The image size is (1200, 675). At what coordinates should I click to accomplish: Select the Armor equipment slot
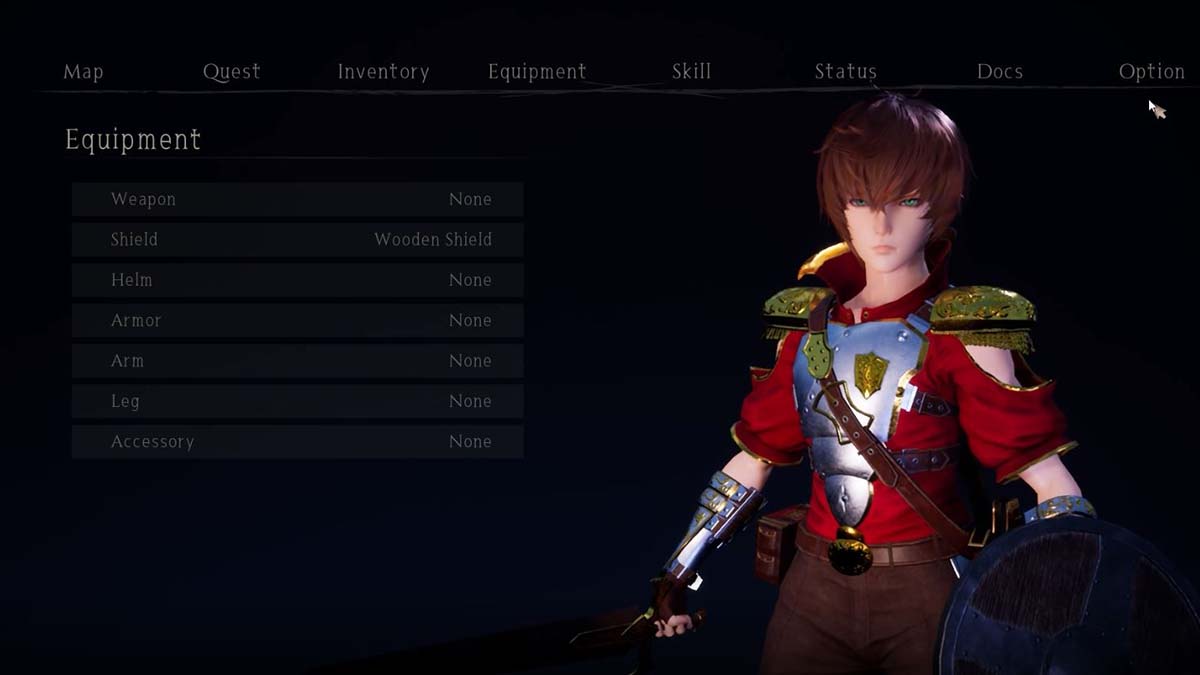coord(297,321)
